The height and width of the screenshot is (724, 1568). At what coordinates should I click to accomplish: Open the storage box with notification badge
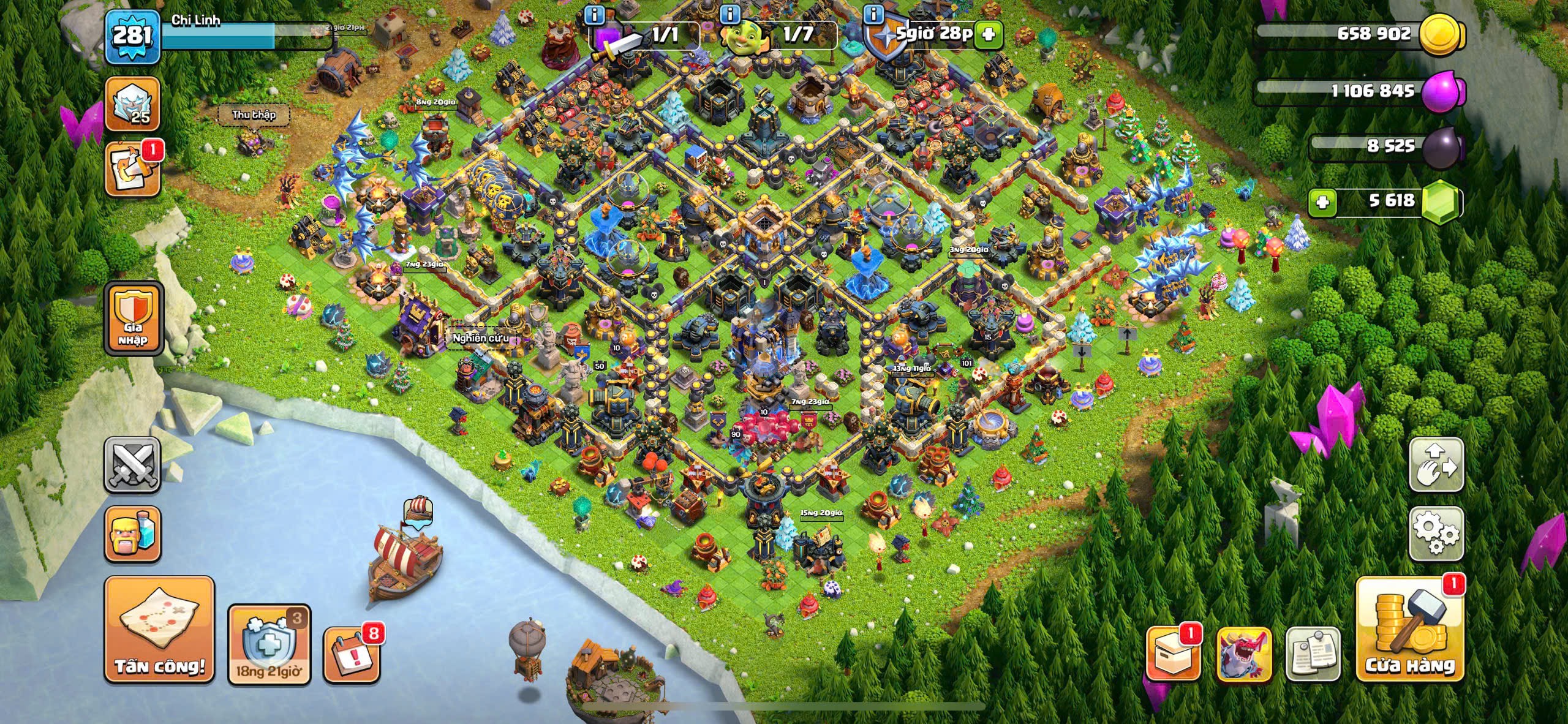(1172, 654)
